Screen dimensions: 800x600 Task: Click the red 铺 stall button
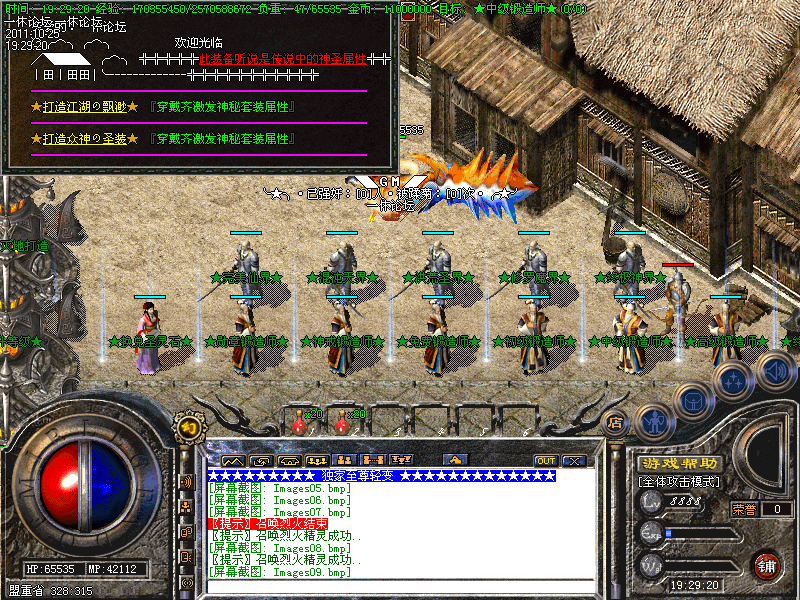[767, 565]
